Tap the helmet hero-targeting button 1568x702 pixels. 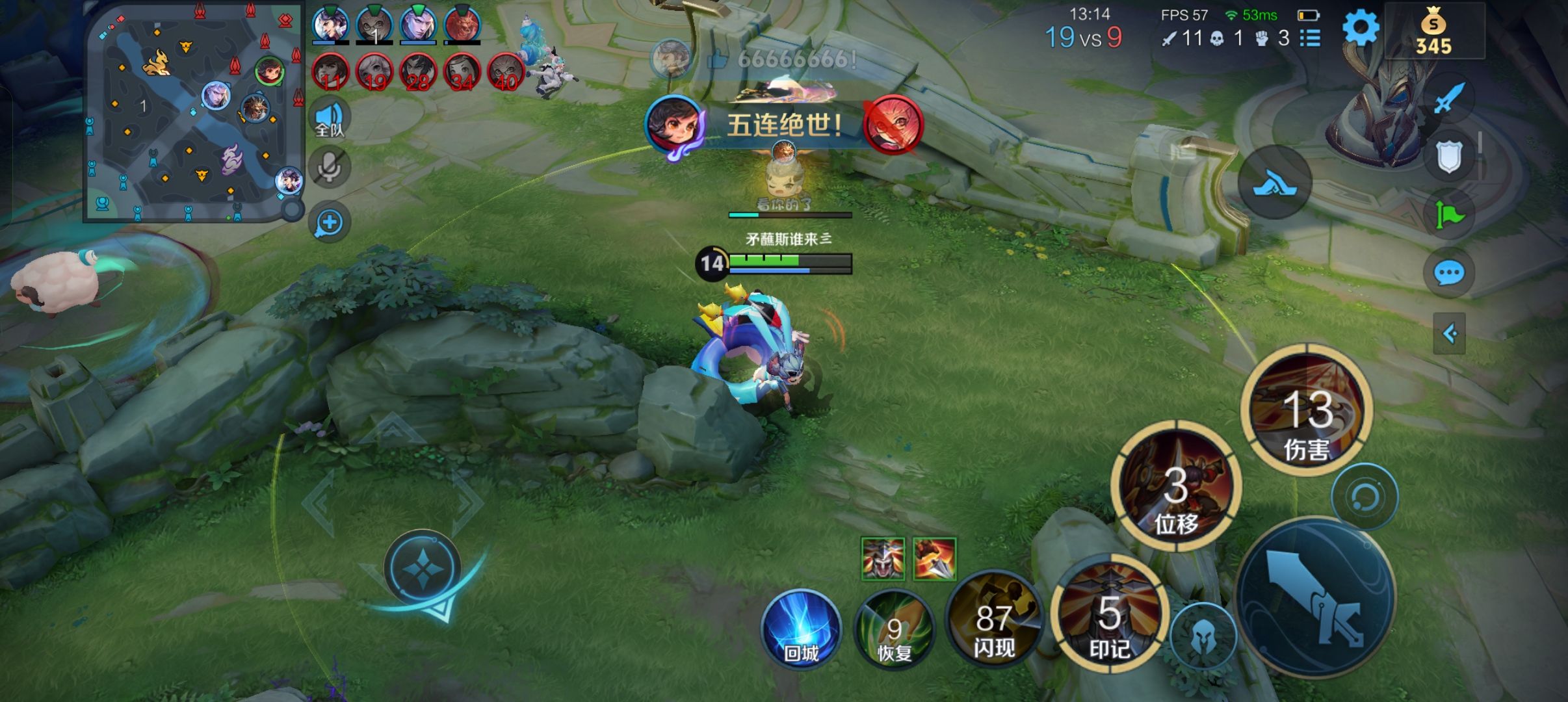click(1202, 637)
